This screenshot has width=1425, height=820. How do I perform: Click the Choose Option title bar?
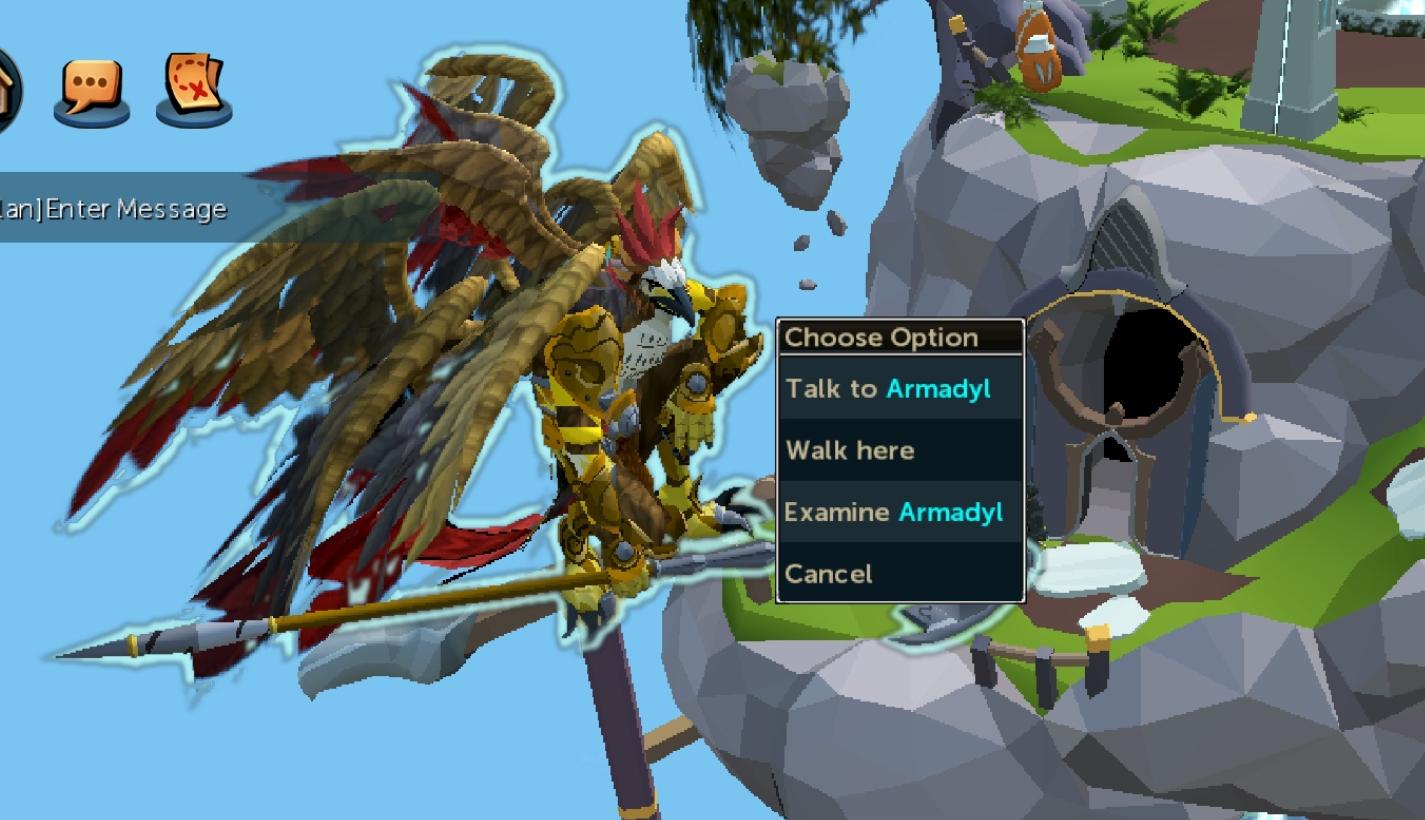[882, 337]
